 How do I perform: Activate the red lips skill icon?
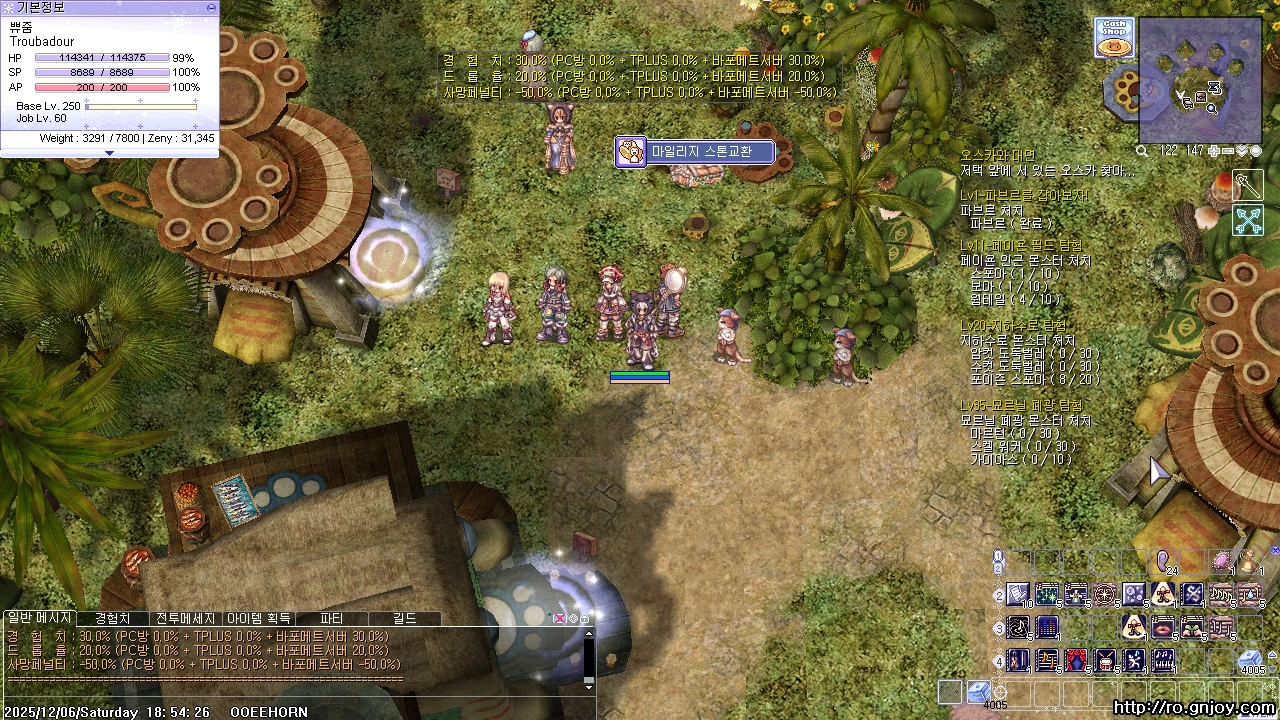[1163, 628]
